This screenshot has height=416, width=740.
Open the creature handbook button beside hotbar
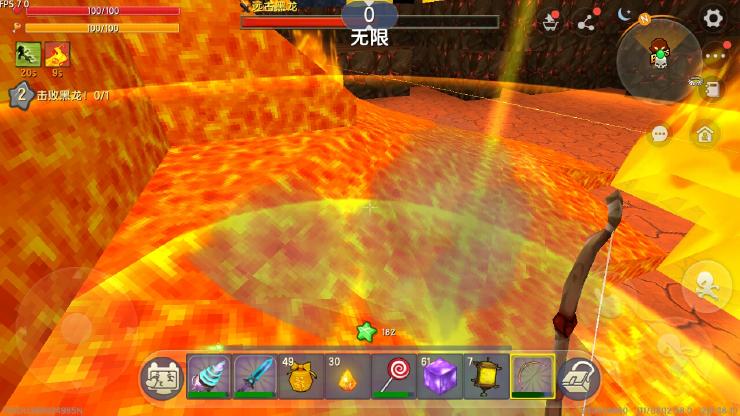pos(162,378)
